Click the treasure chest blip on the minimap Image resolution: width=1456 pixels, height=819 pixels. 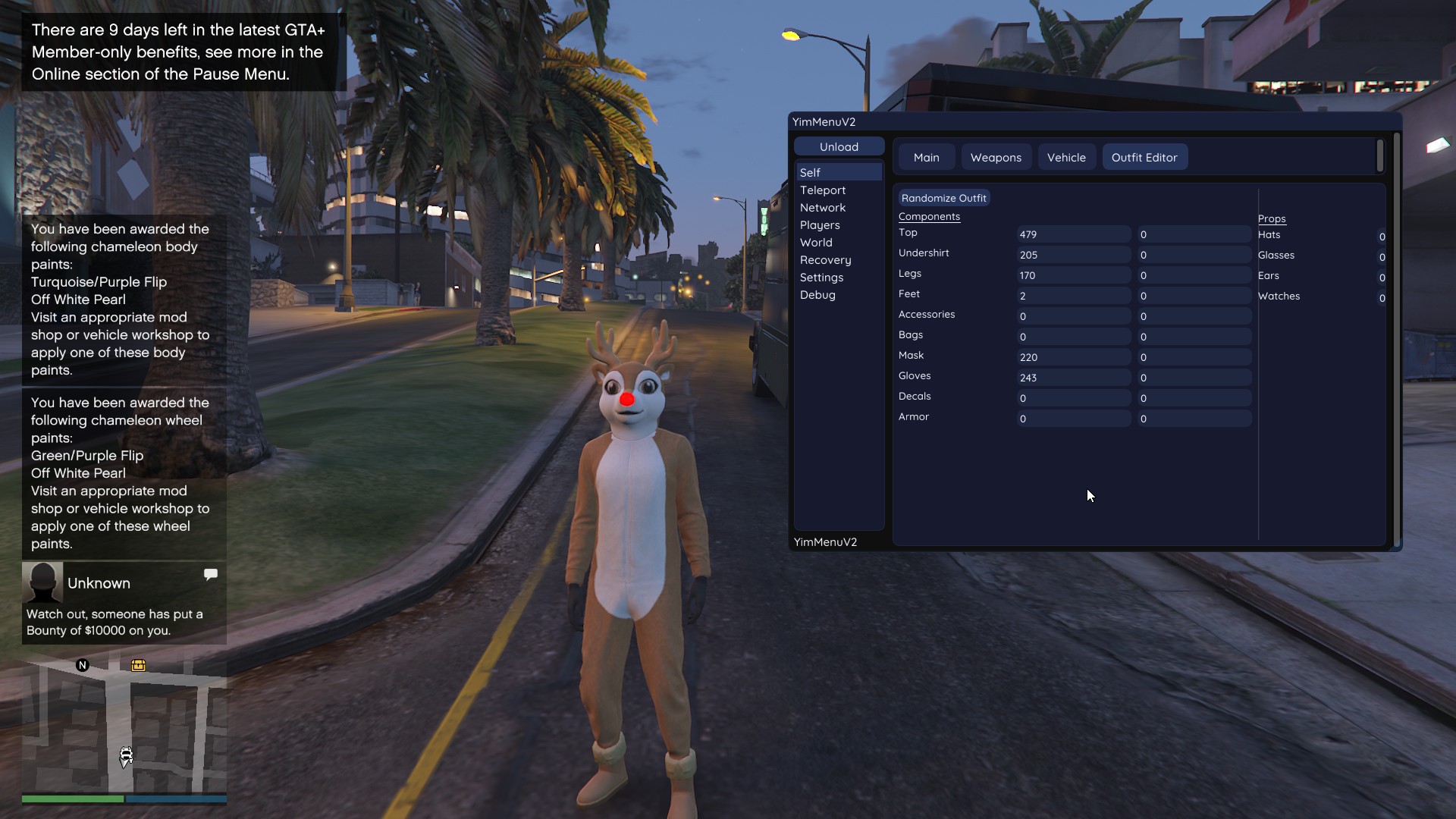pos(138,665)
